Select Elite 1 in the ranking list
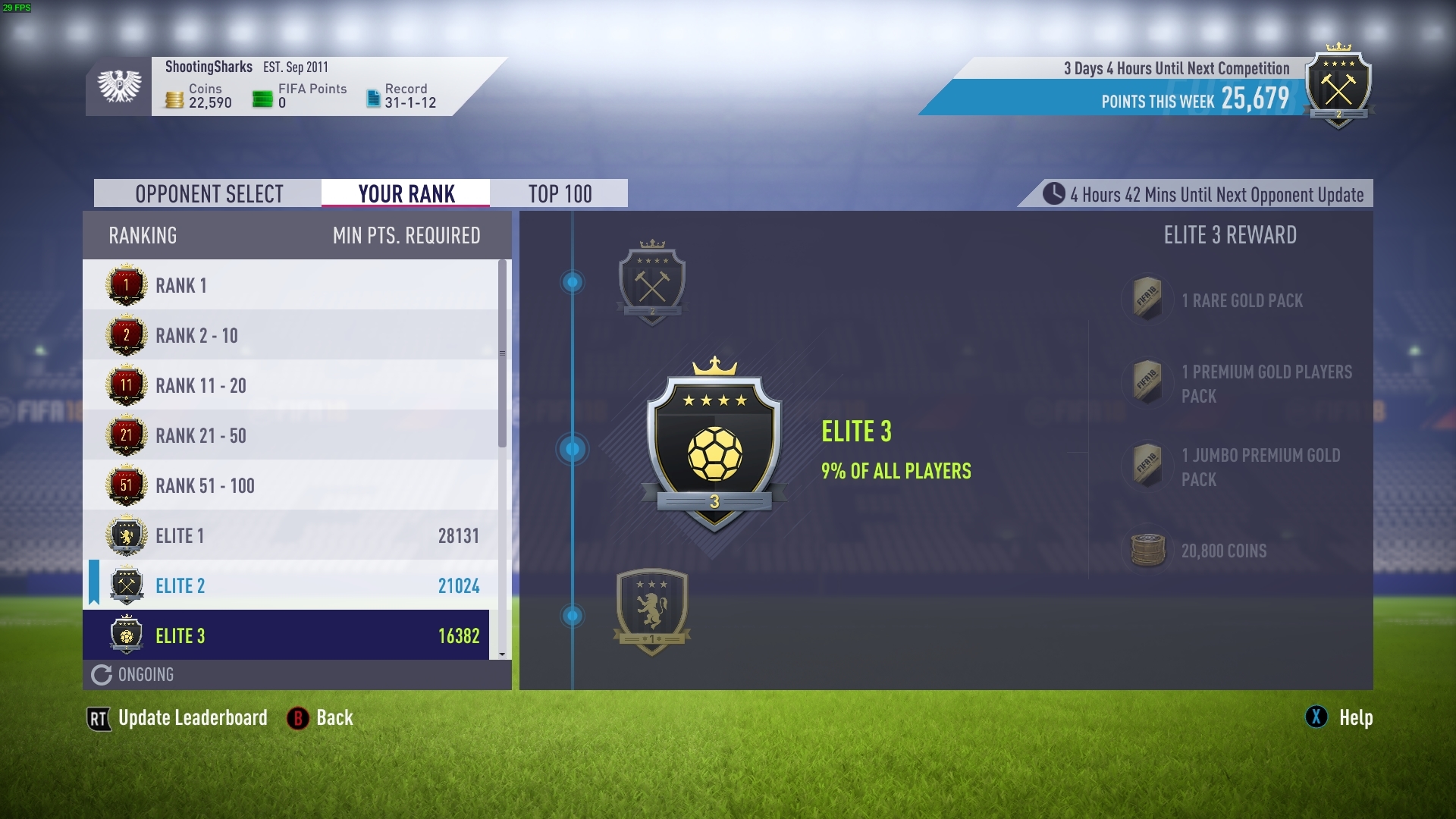Screen dimensions: 1456x819 coord(180,535)
